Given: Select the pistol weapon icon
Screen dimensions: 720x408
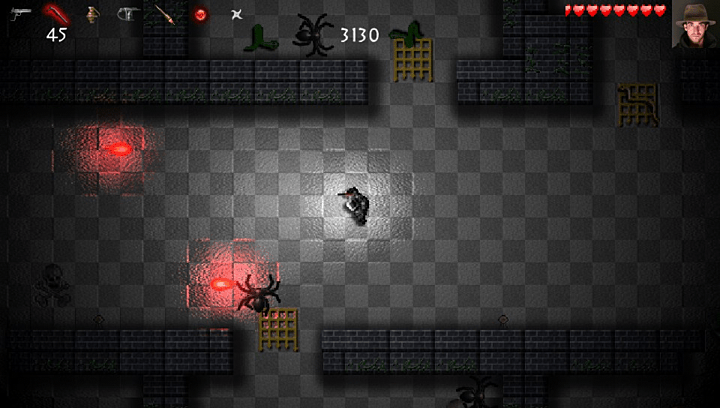Looking at the screenshot, I should coord(21,14).
